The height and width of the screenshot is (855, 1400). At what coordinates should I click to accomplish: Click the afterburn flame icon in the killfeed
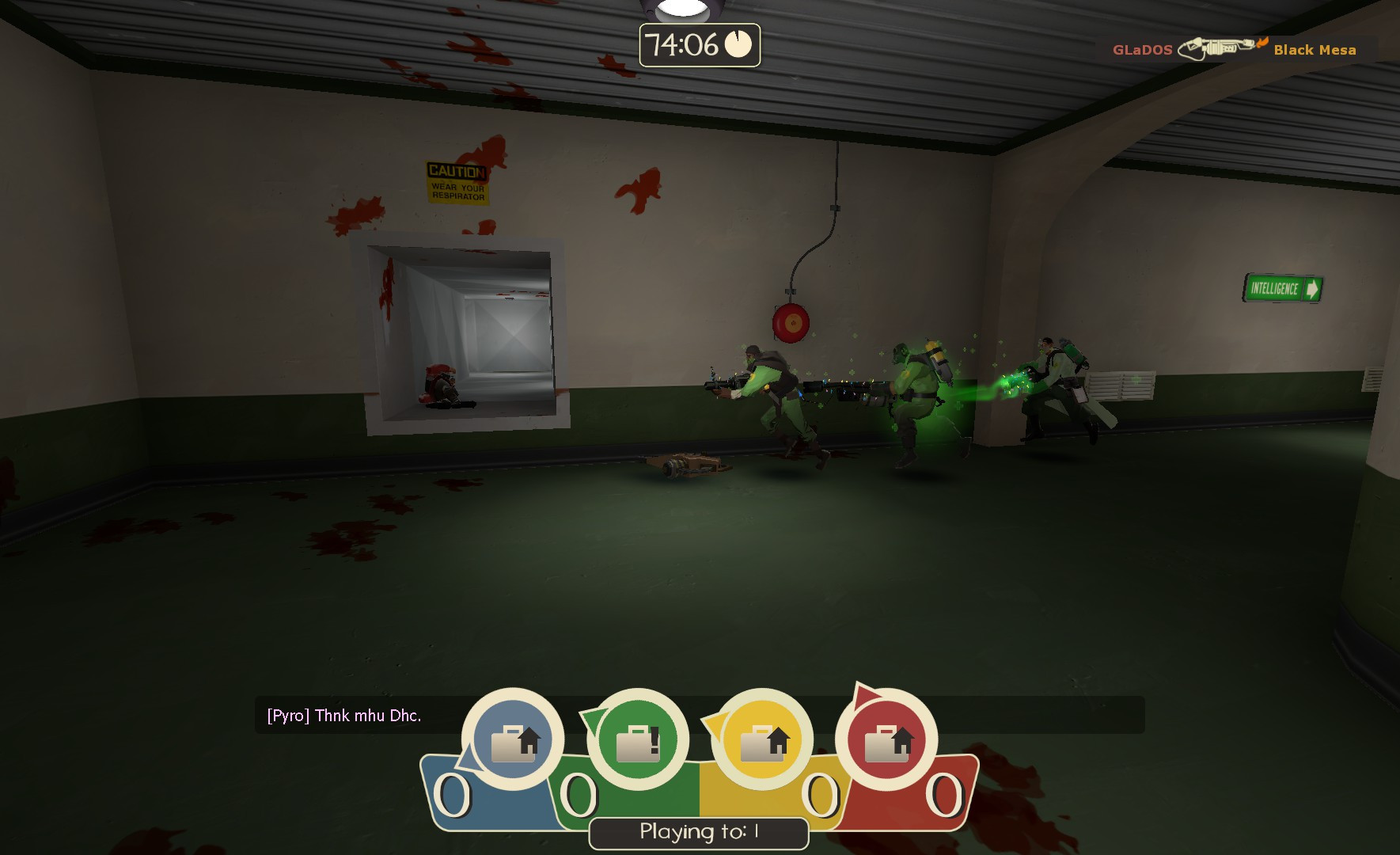tap(1262, 45)
